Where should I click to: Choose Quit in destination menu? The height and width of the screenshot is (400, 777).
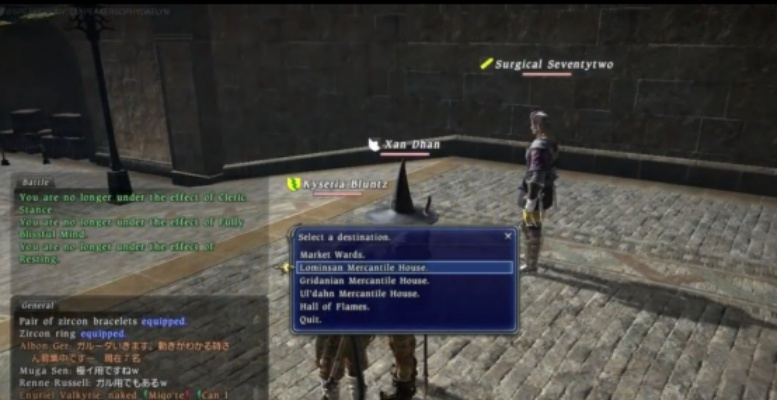(309, 320)
